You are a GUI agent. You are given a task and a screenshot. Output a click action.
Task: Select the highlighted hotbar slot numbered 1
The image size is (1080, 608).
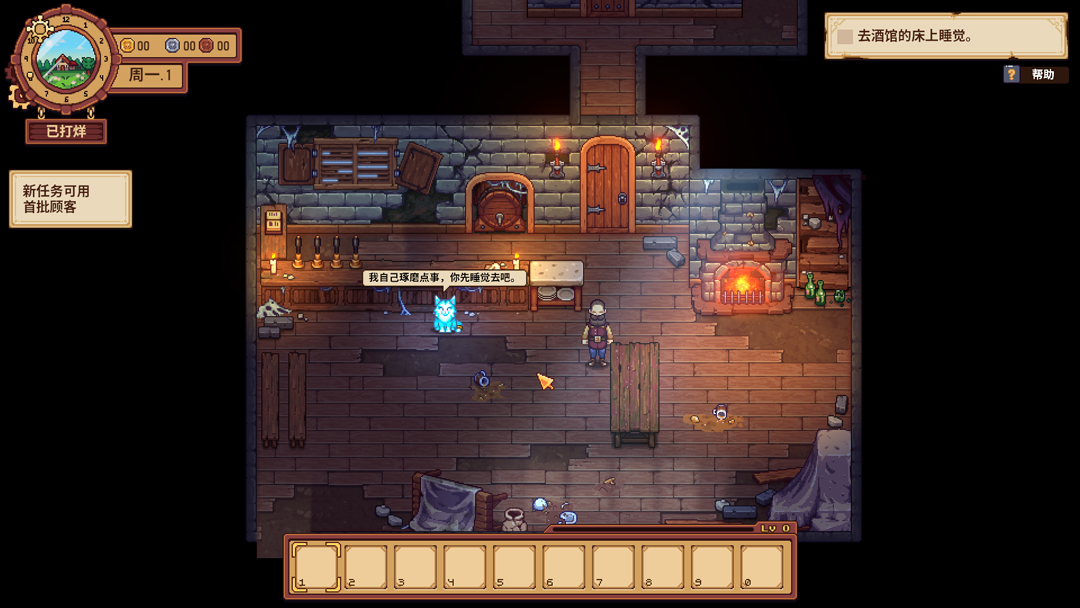tap(316, 567)
